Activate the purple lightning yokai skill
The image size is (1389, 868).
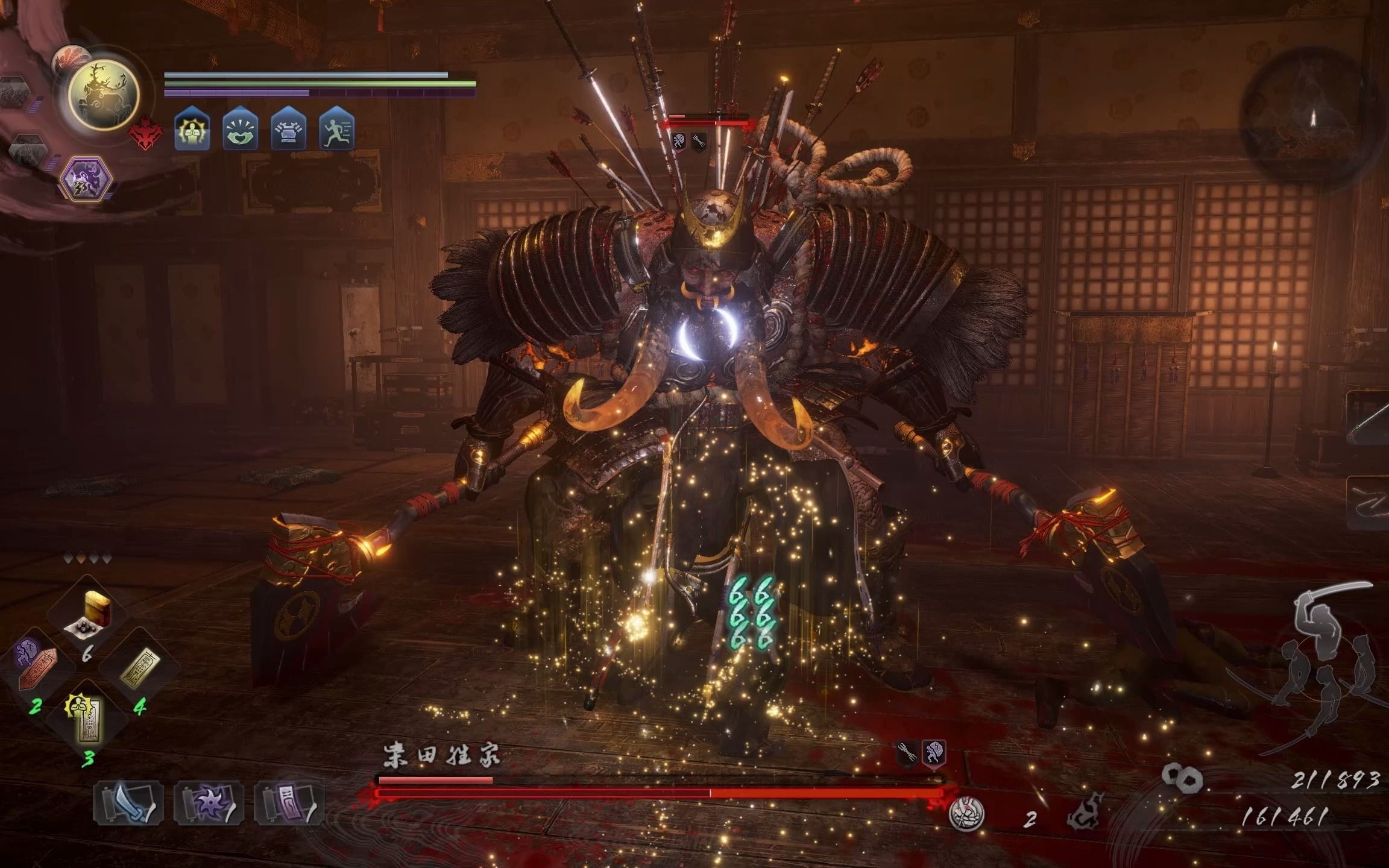(x=86, y=178)
